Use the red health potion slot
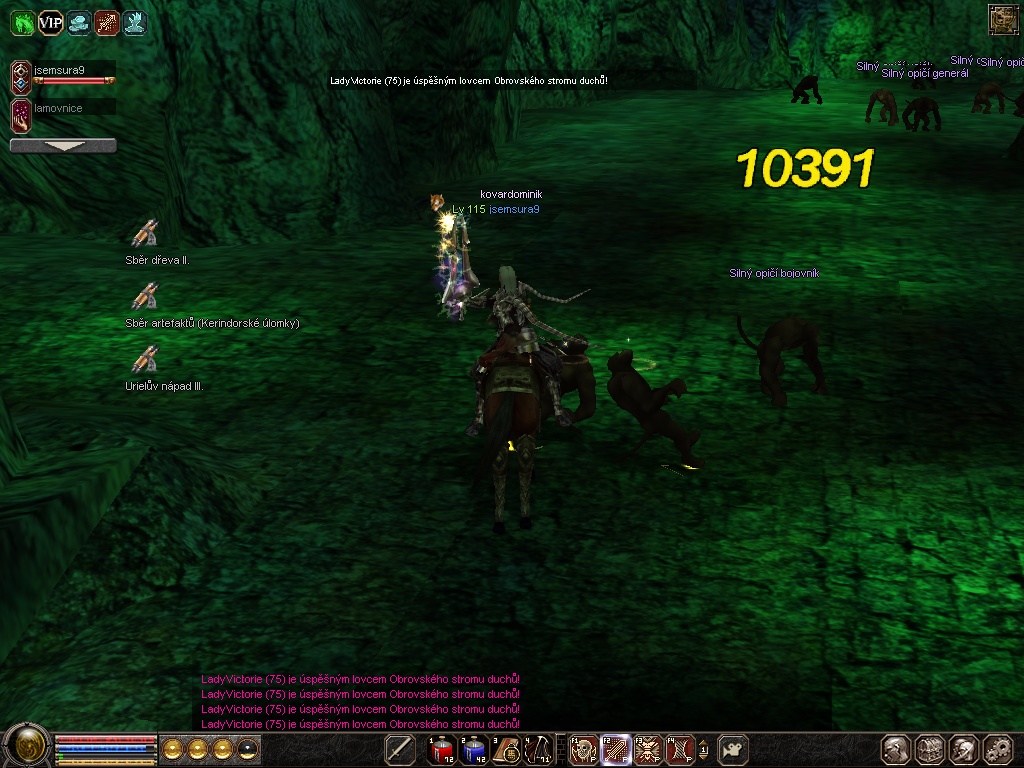 [x=441, y=749]
